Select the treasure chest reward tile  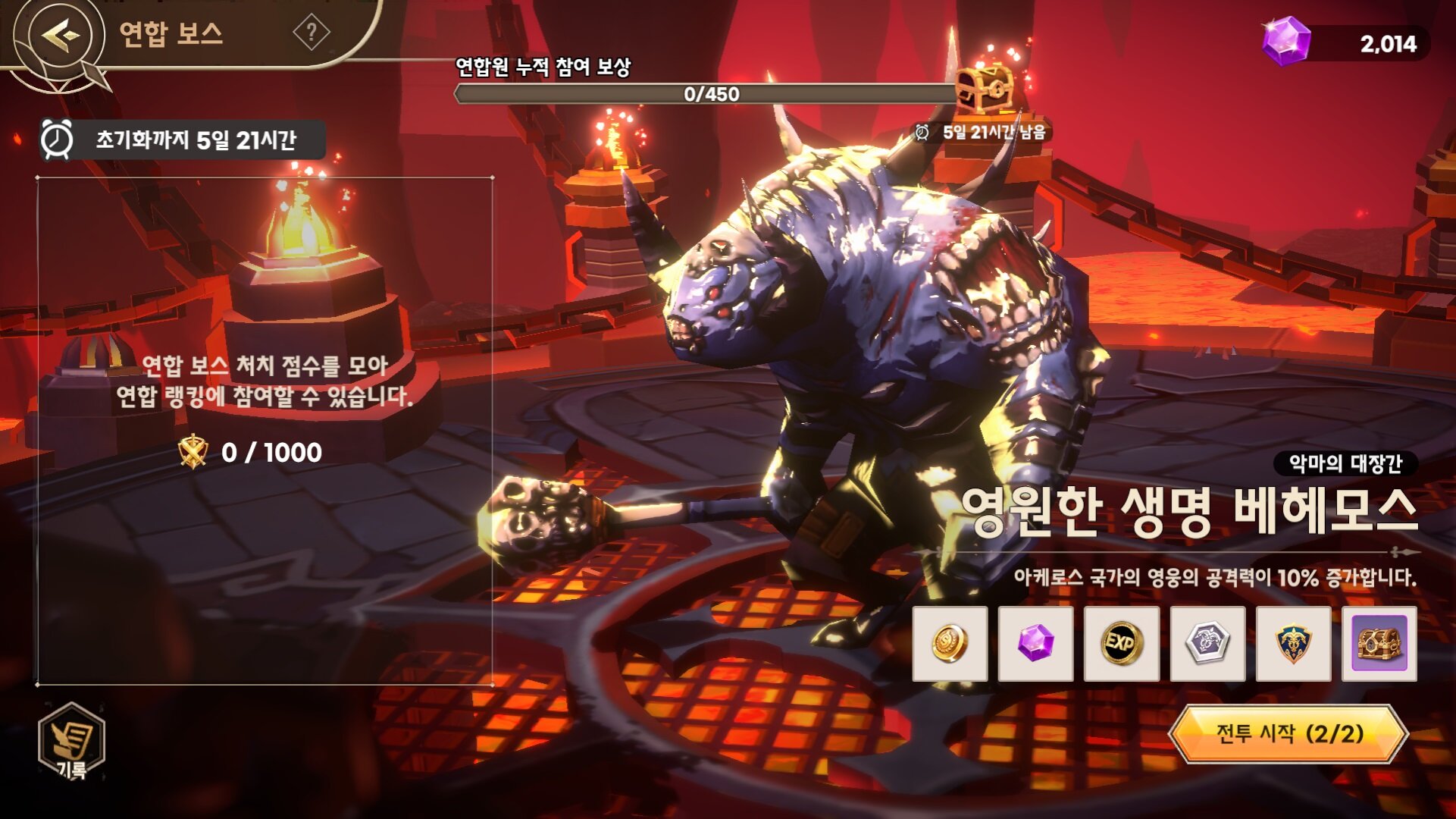tap(1379, 644)
